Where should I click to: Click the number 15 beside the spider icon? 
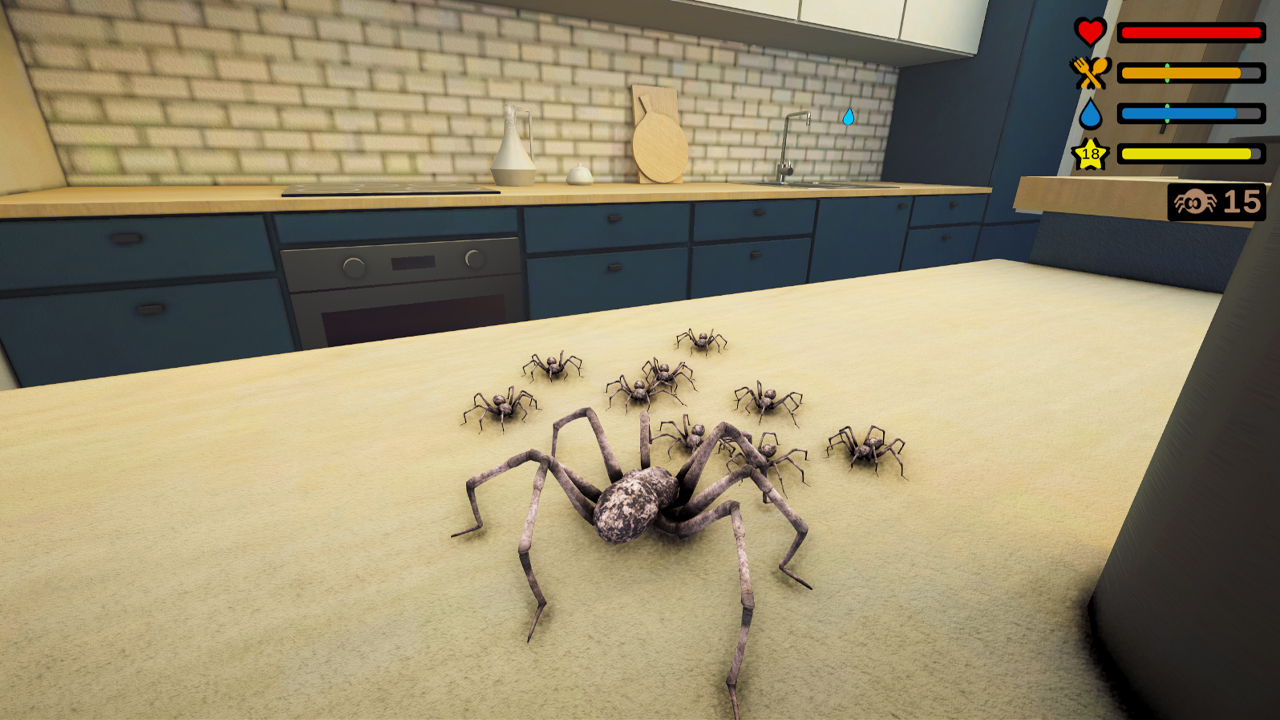click(x=1241, y=203)
